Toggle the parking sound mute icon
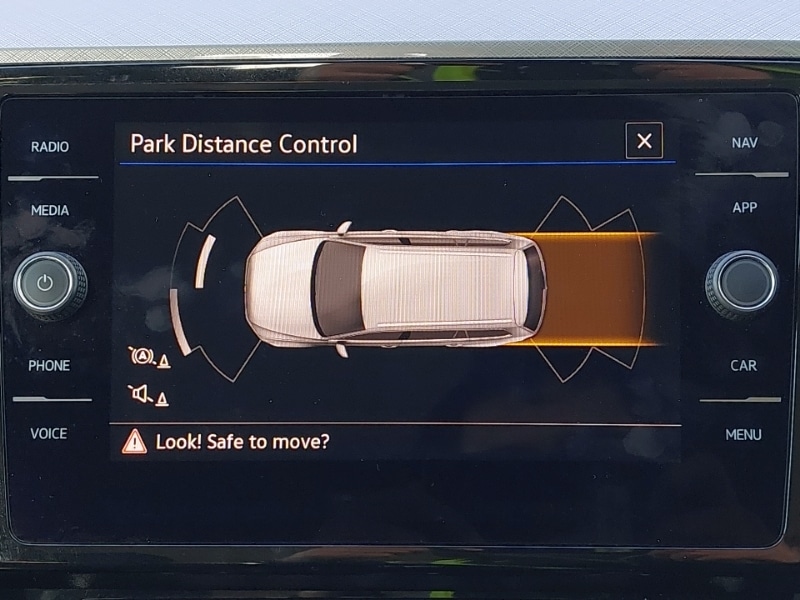800x600 pixels. pyautogui.click(x=147, y=395)
